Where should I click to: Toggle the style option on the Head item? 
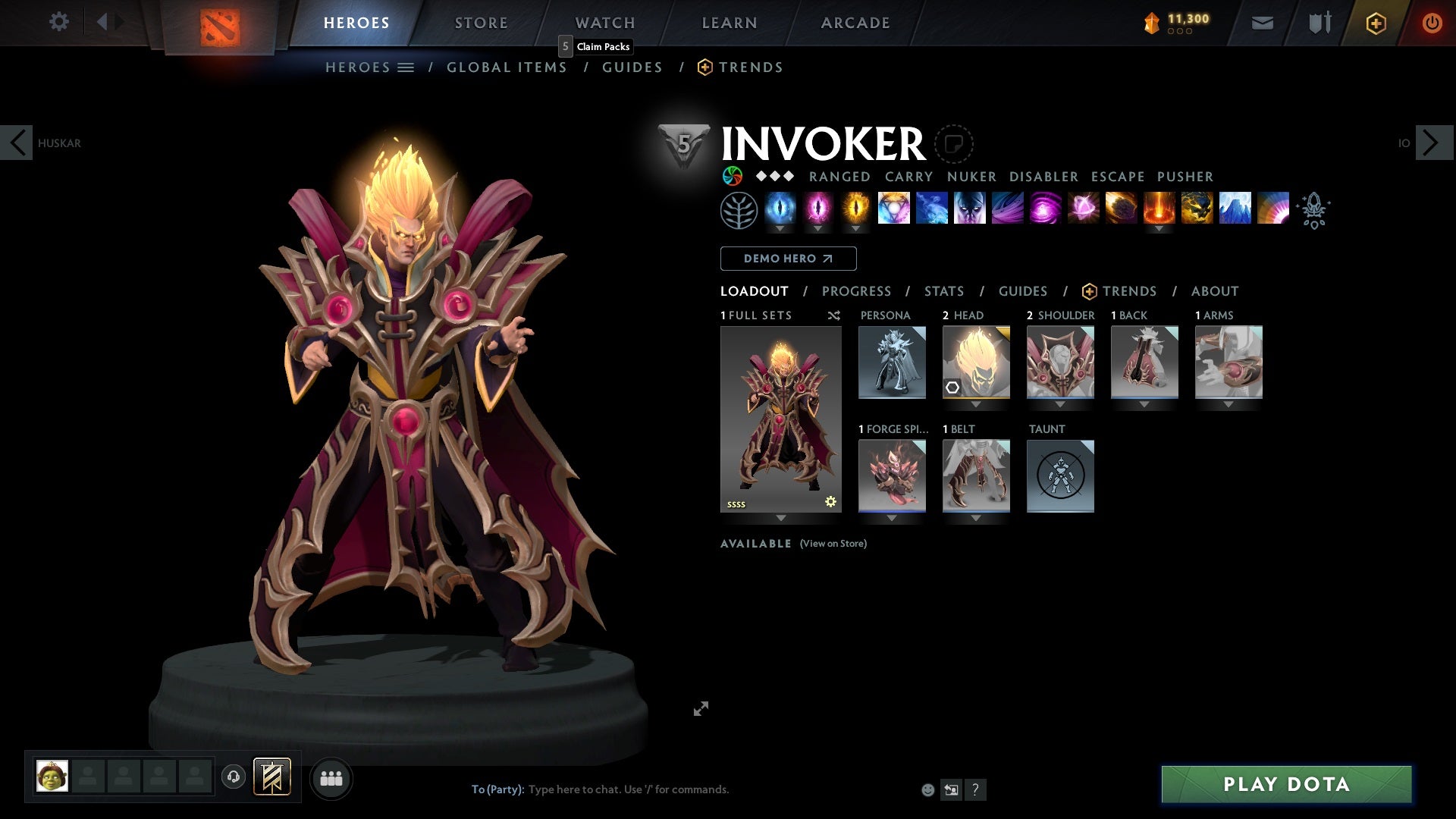point(953,387)
